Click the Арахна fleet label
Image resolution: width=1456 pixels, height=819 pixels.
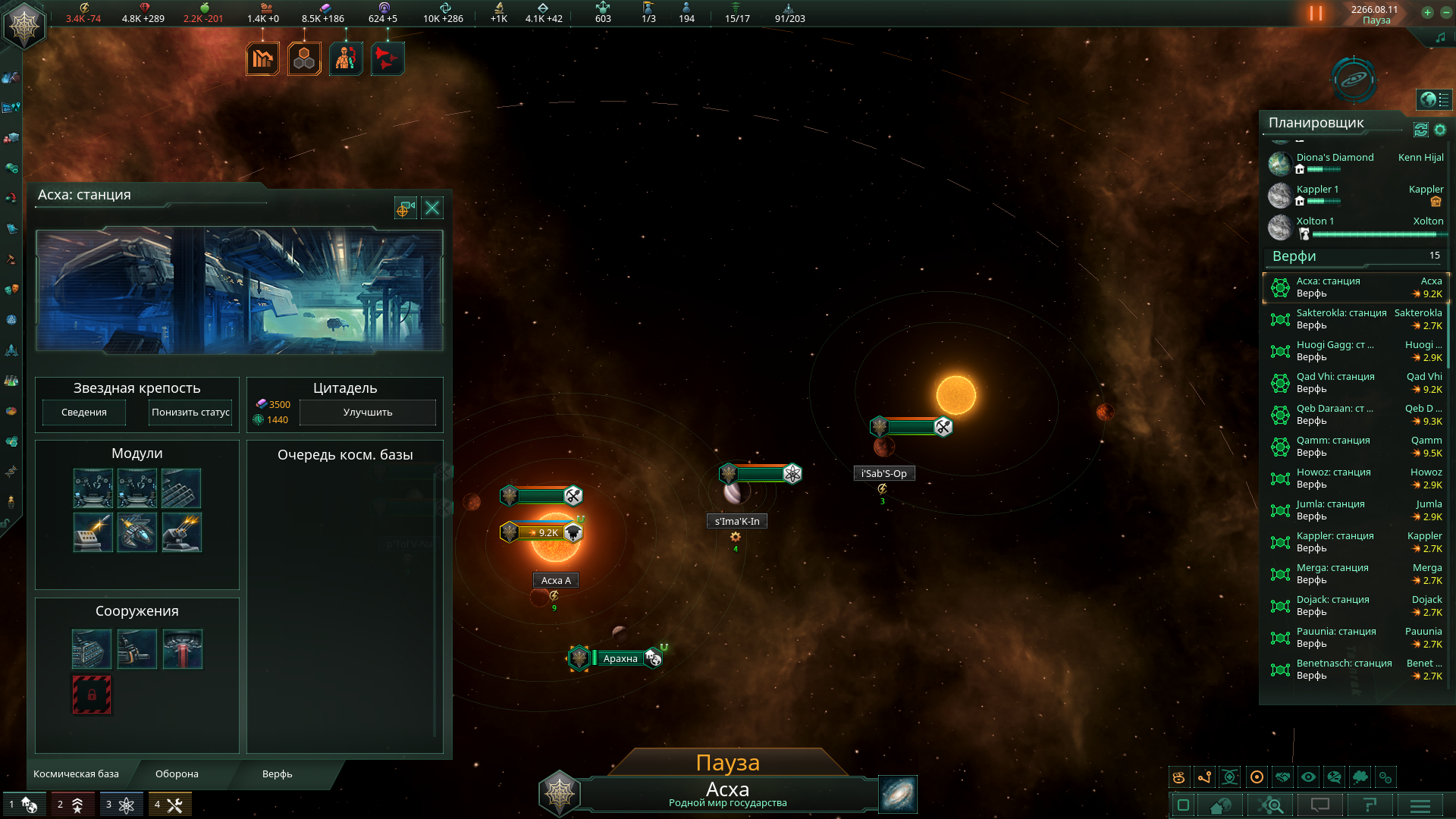620,659
